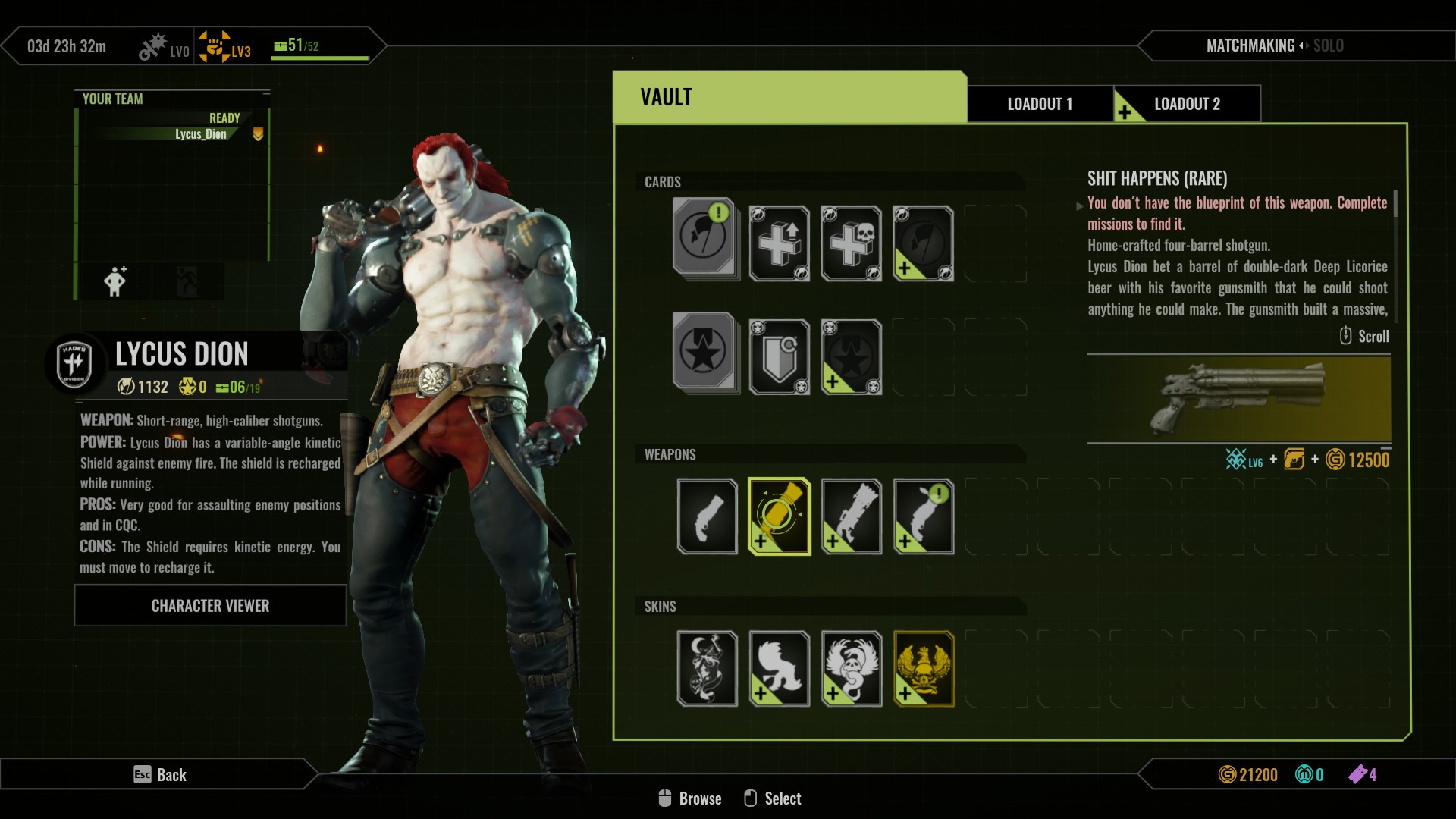The width and height of the screenshot is (1456, 819).
Task: Go back with the Back button
Action: (160, 774)
